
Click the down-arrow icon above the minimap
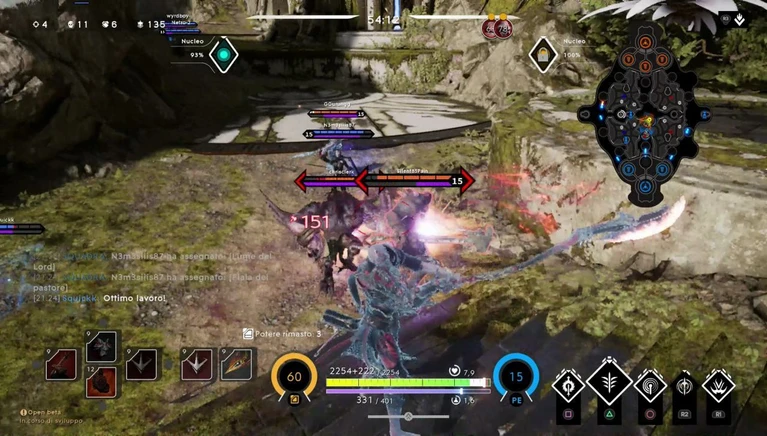click(739, 18)
